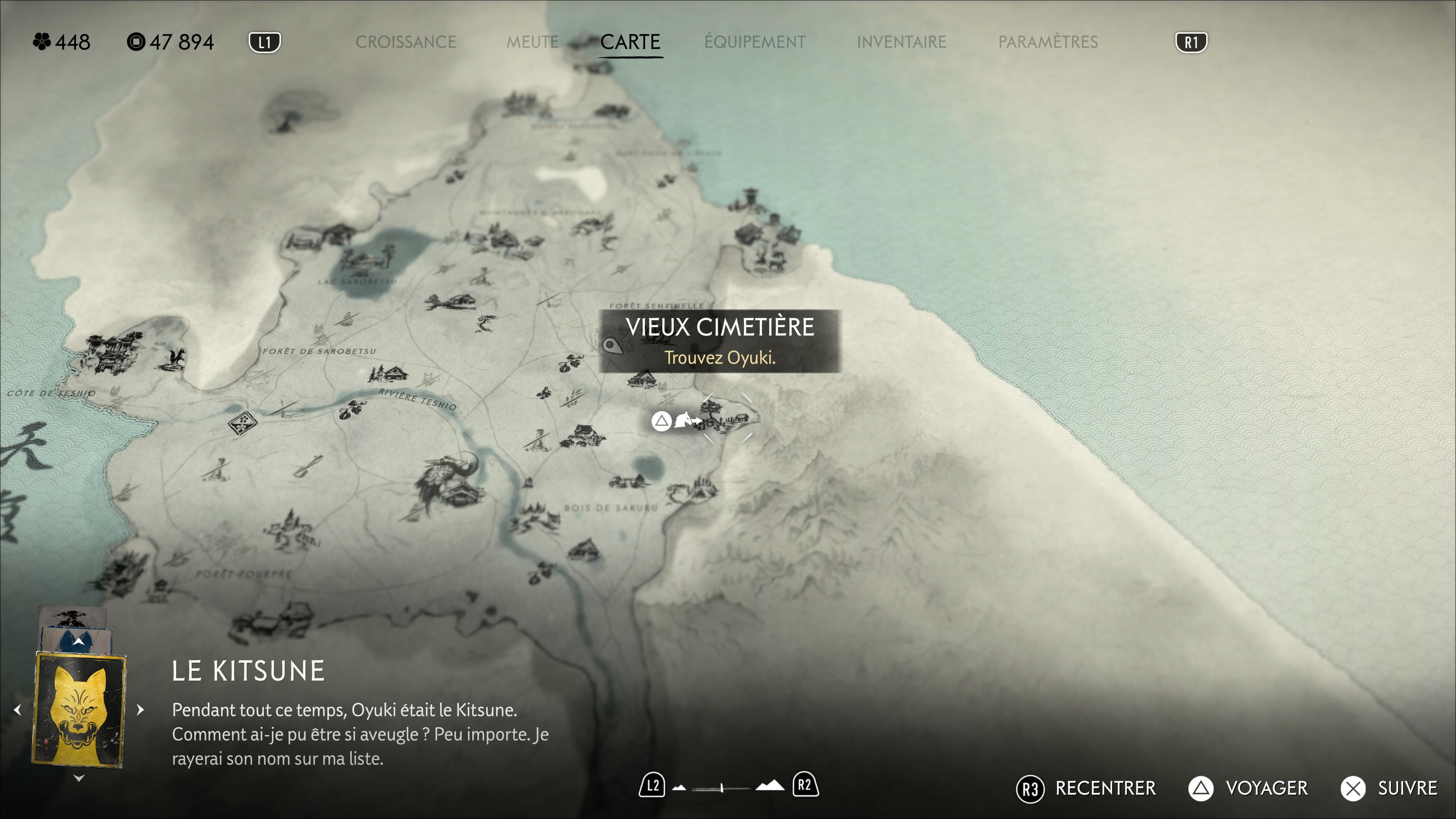Image resolution: width=1456 pixels, height=819 pixels.
Task: Choose Voyager to fast travel
Action: (1249, 788)
